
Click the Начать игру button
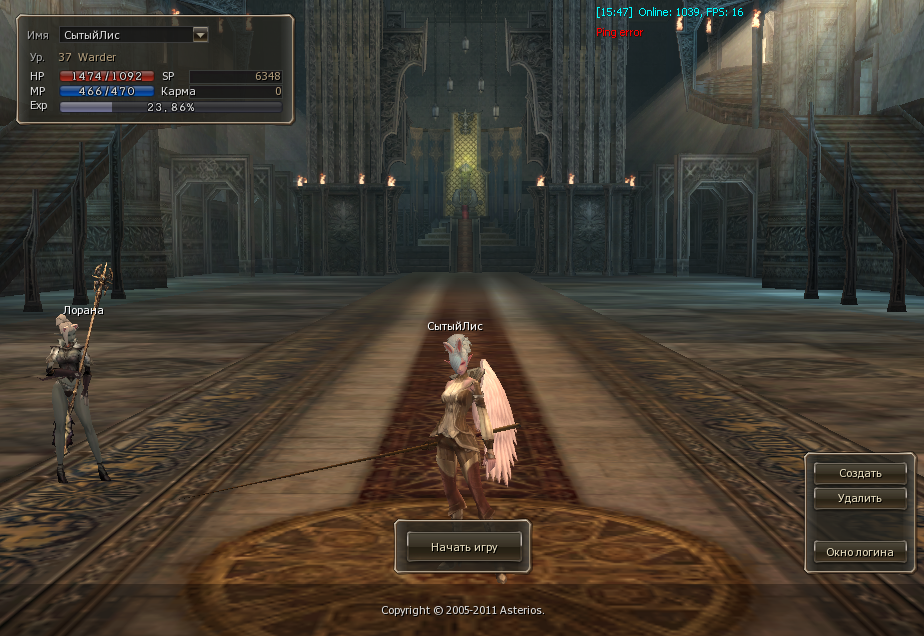pos(463,547)
